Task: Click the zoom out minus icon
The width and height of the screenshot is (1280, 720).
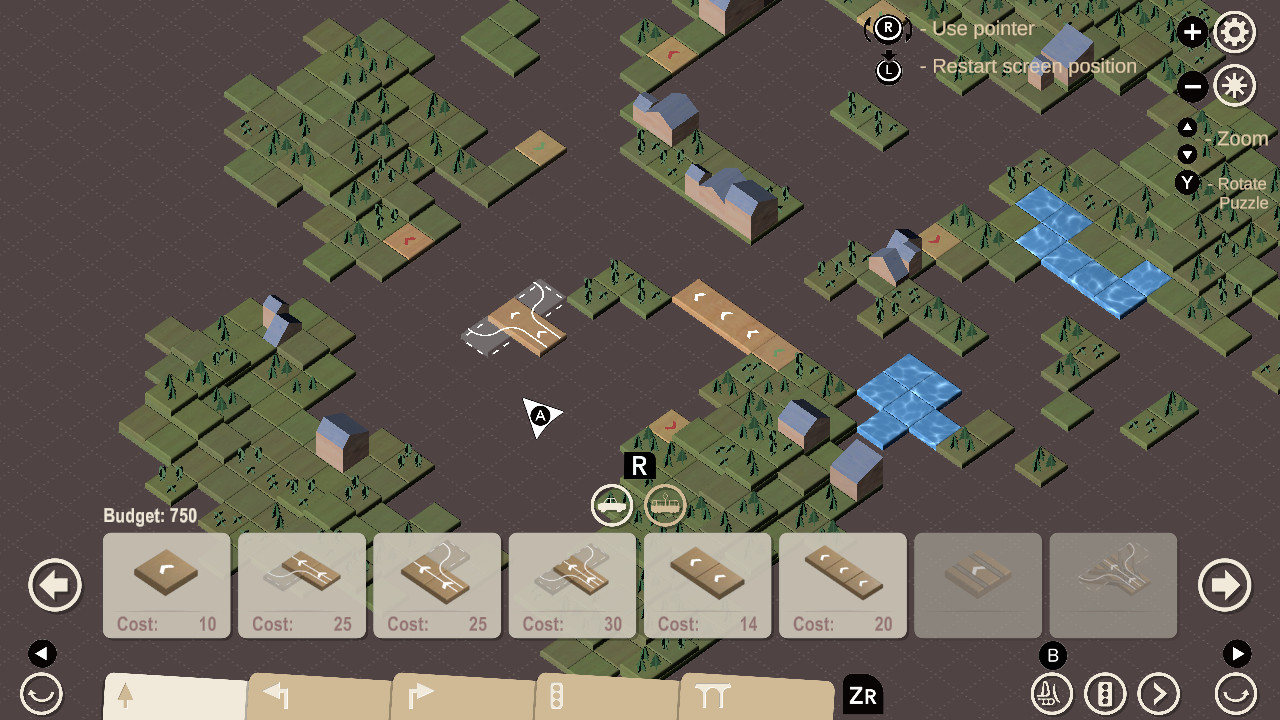Action: pos(1192,87)
